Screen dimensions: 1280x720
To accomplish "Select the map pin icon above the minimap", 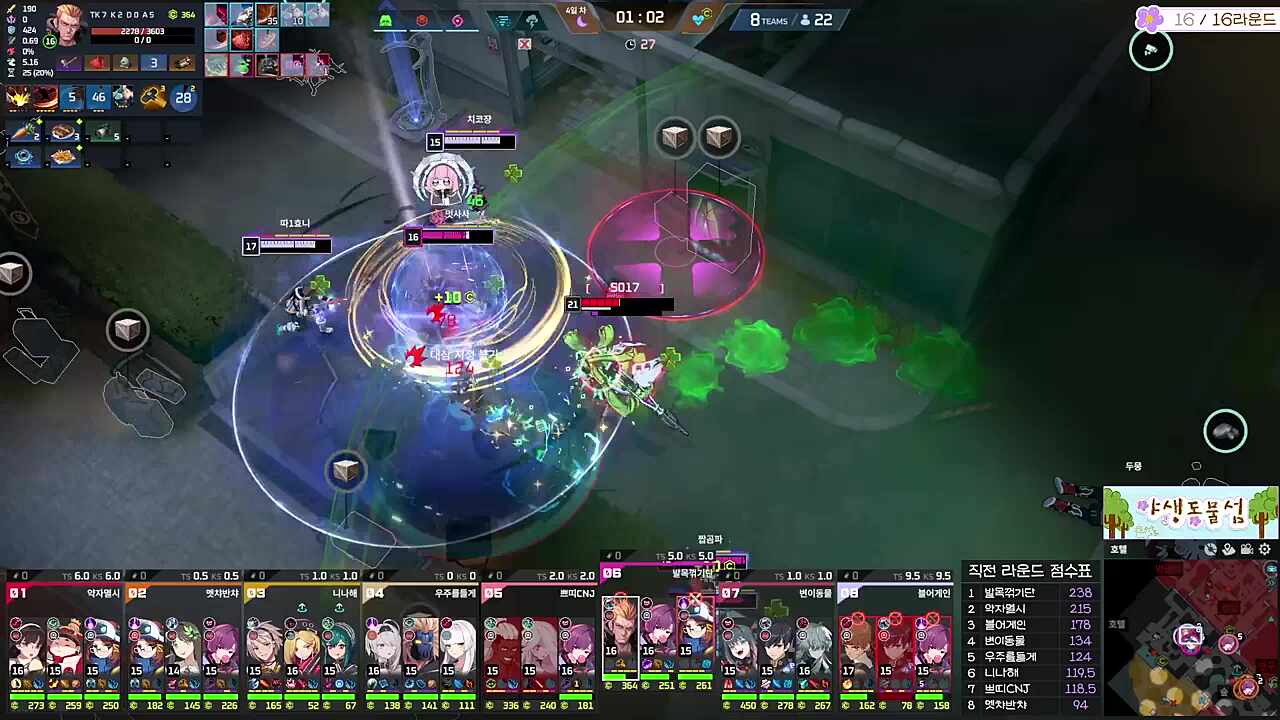I will 1231,549.
